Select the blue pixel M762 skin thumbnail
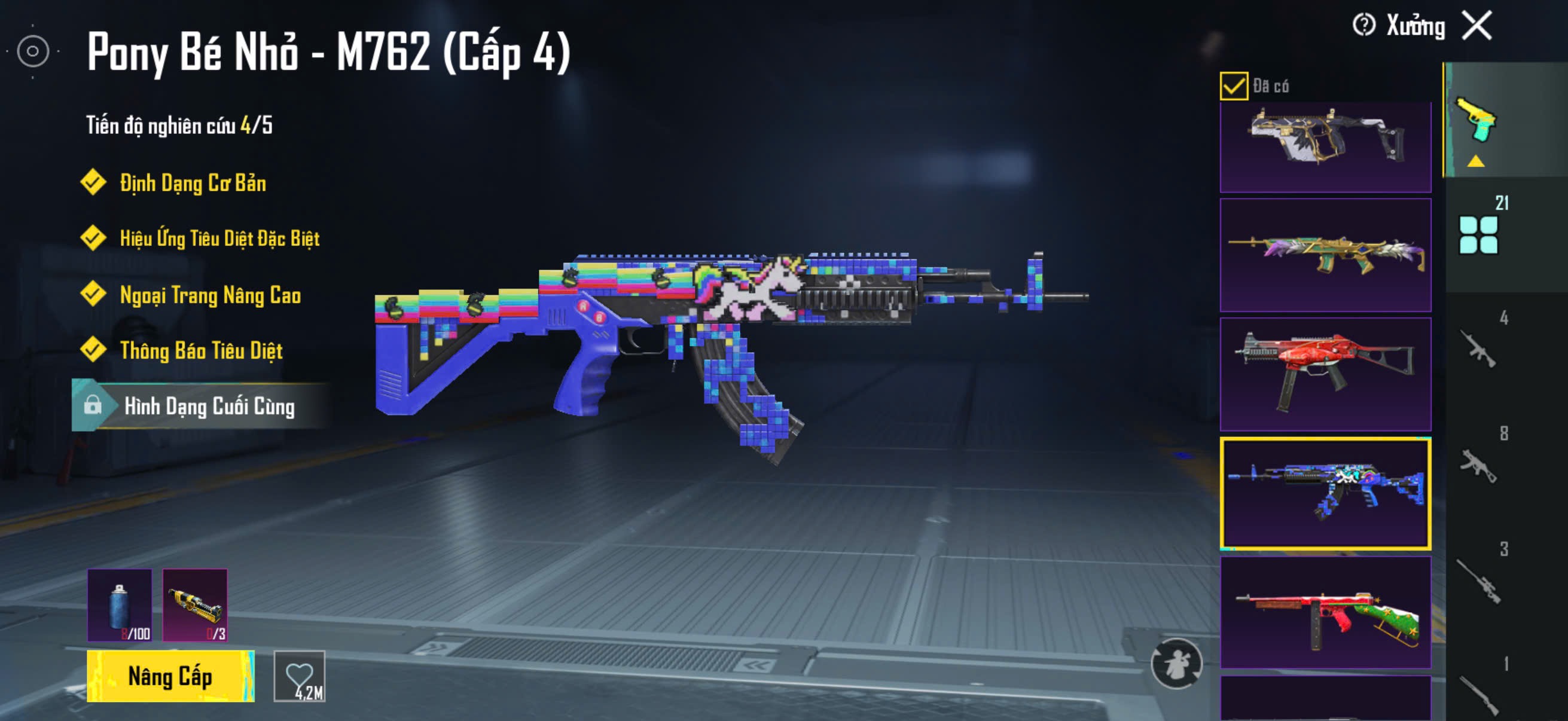The width and height of the screenshot is (1568, 721). tap(1325, 493)
